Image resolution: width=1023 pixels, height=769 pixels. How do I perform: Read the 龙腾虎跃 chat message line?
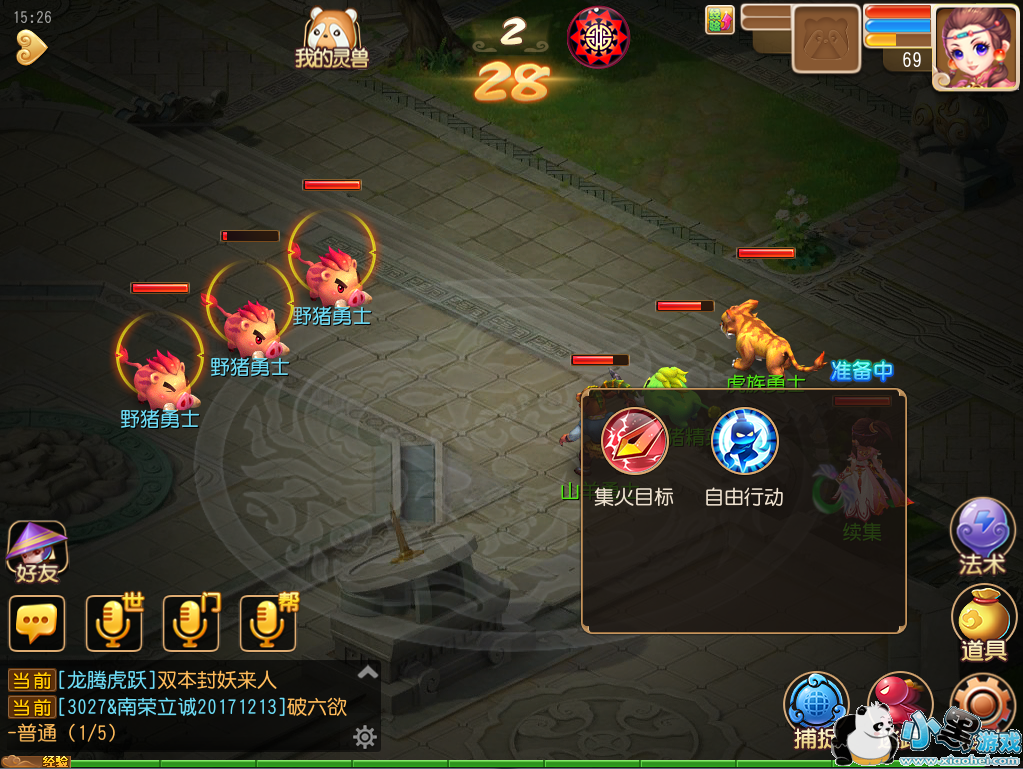(165, 680)
